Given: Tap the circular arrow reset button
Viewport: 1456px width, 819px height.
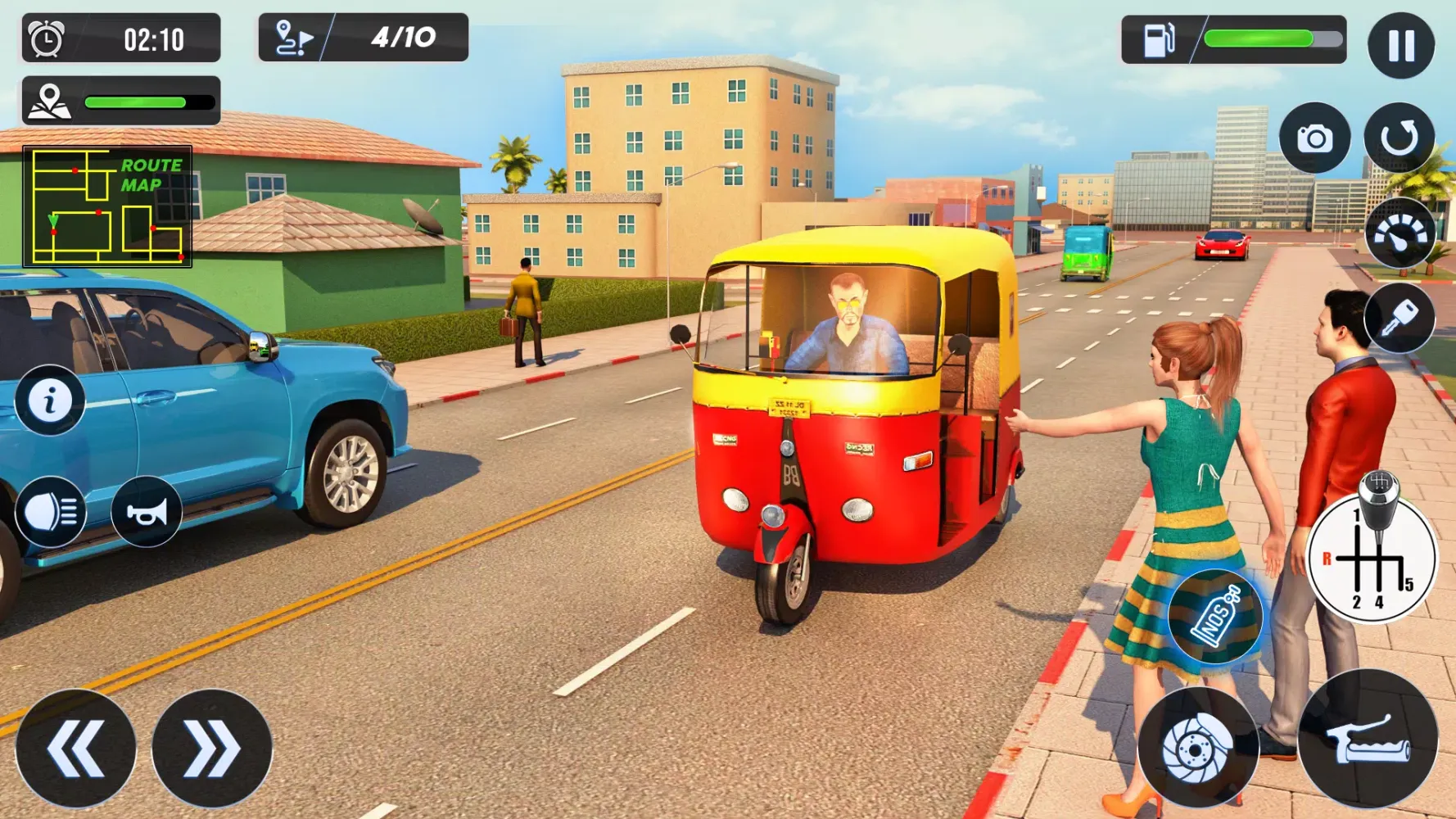Looking at the screenshot, I should click(1399, 138).
